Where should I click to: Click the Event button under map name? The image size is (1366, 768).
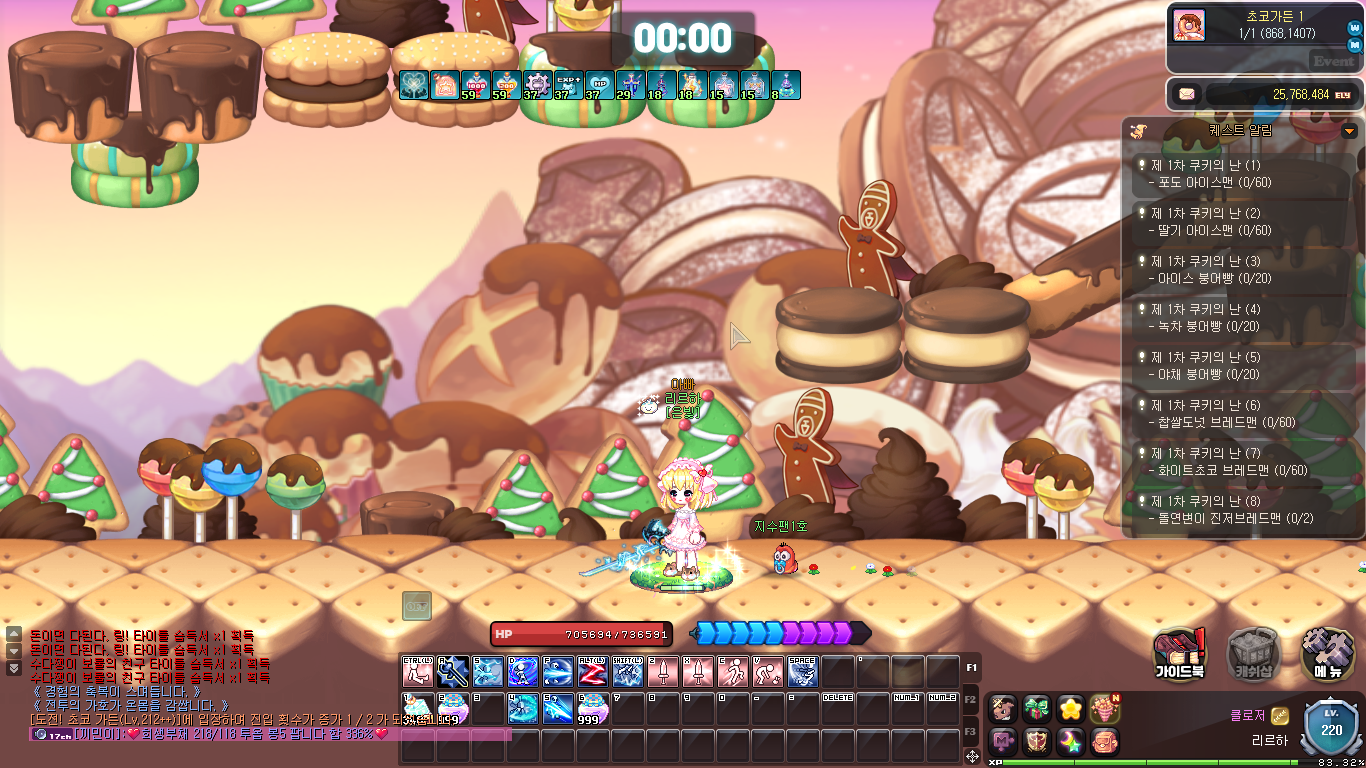click(x=1333, y=61)
